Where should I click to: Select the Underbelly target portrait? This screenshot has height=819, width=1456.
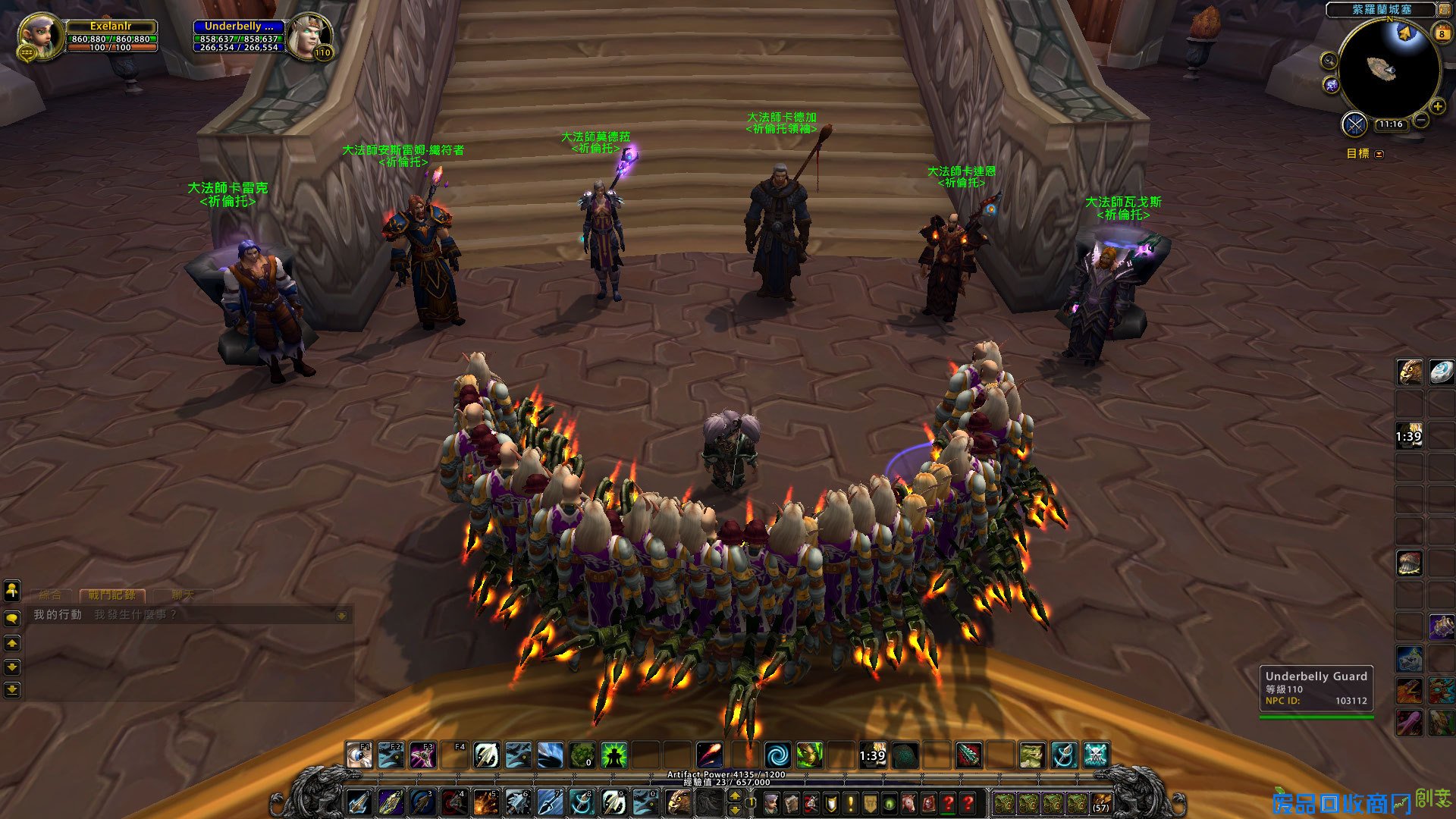tap(309, 36)
